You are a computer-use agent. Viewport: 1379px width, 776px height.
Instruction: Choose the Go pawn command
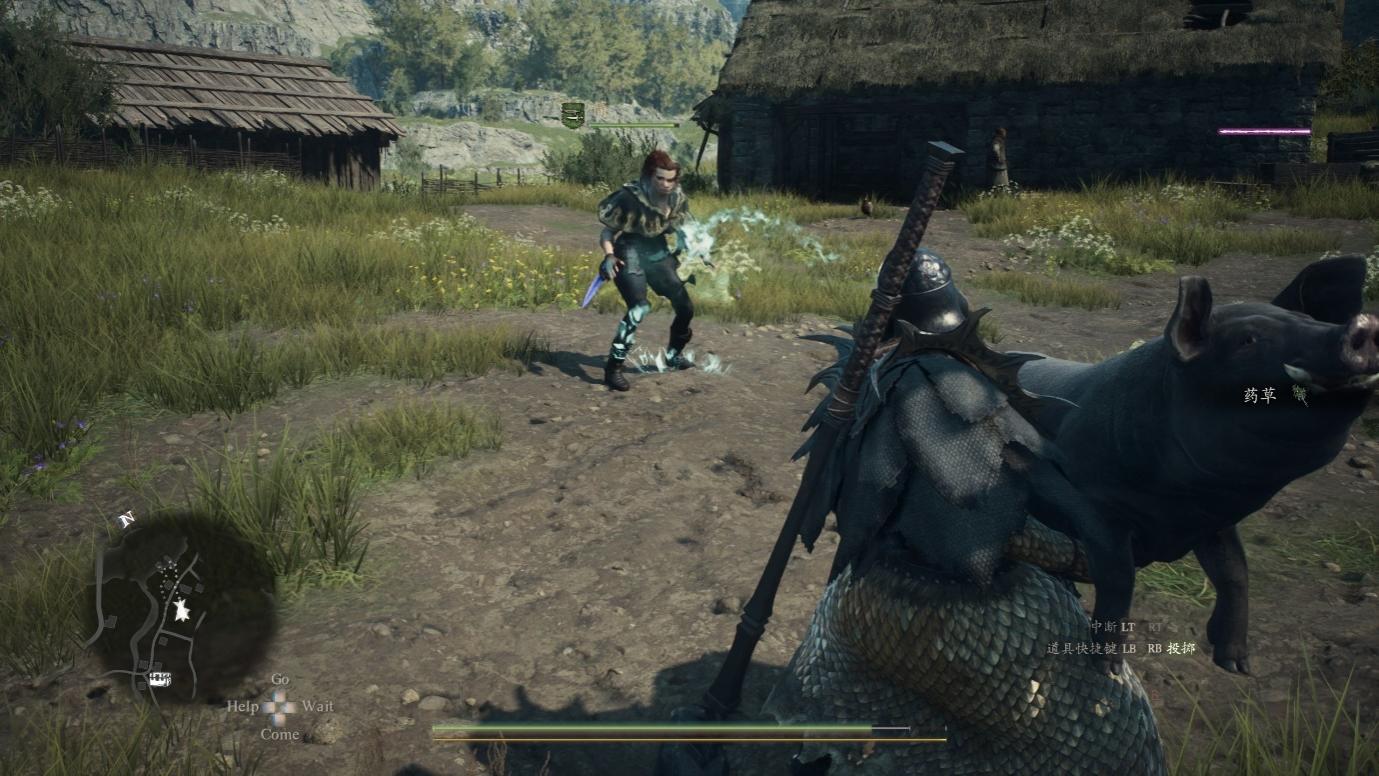tap(280, 680)
